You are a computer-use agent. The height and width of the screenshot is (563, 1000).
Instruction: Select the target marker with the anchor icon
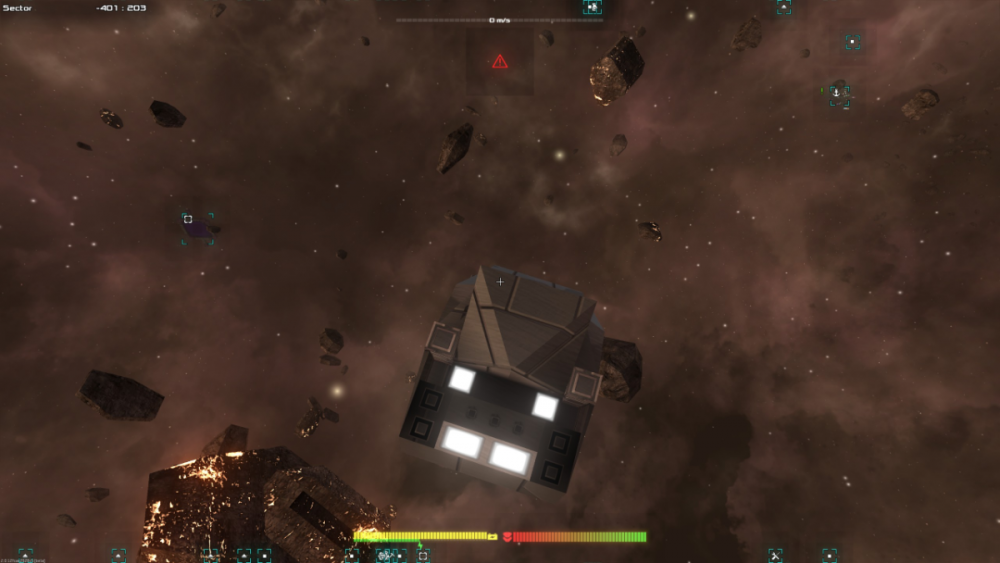[x=838, y=93]
